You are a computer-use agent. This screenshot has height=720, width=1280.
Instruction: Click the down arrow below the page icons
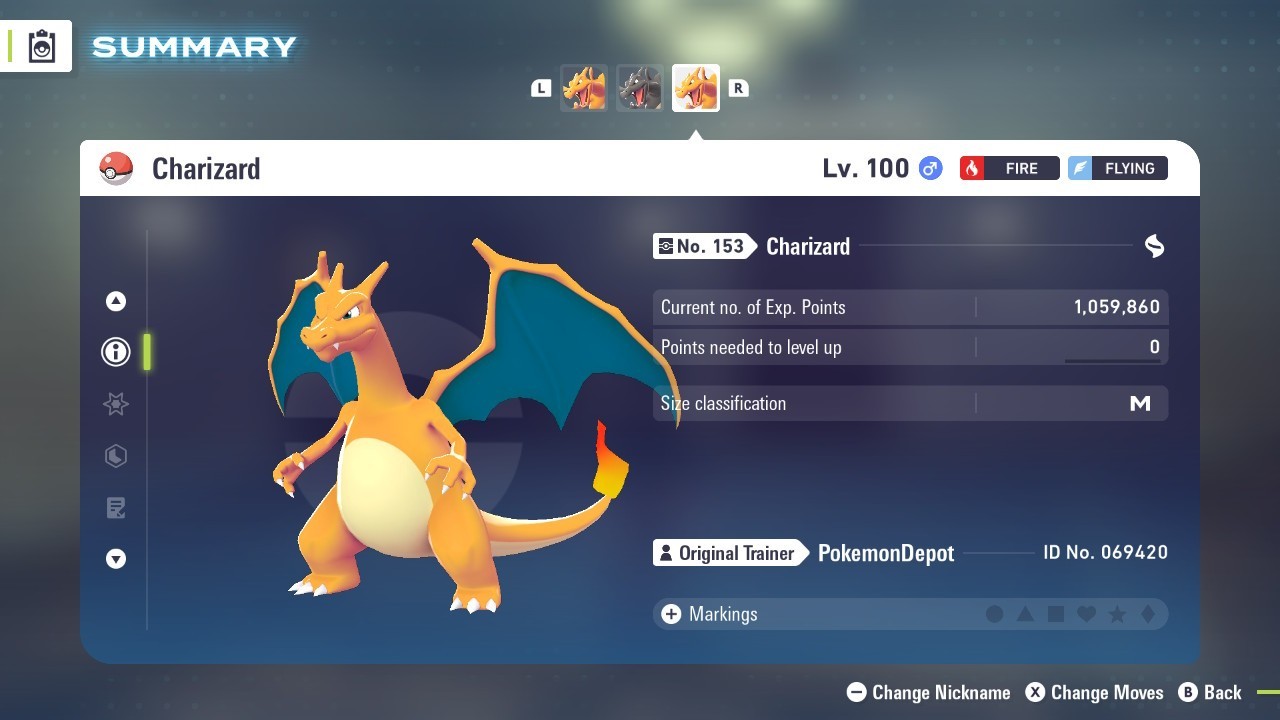click(116, 559)
